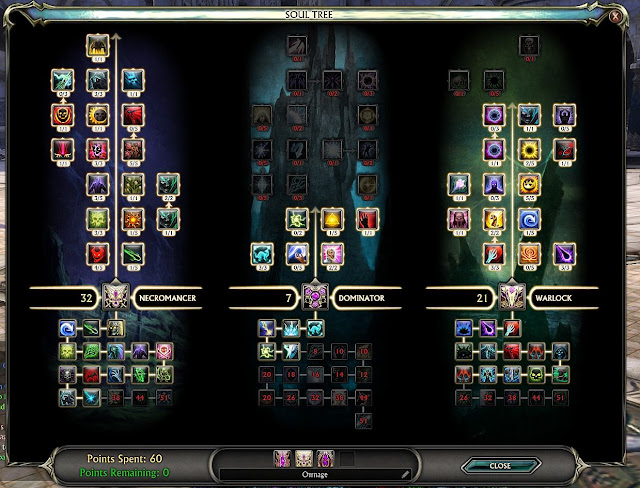This screenshot has height=488, width=640.
Task: Choose the yellow bell talent in Dominator tree
Action: pos(329,219)
